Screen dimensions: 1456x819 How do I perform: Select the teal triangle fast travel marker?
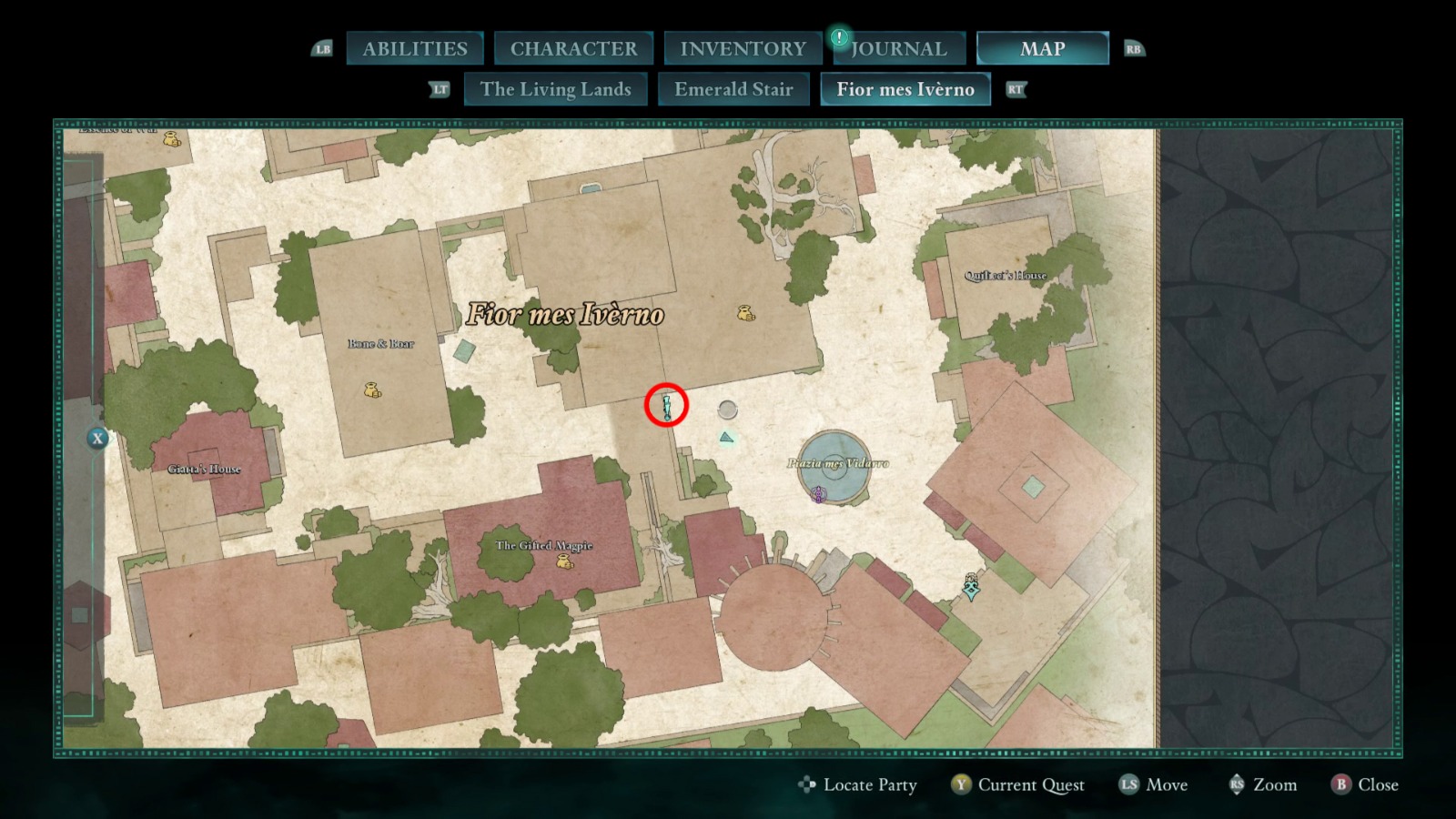(x=726, y=438)
